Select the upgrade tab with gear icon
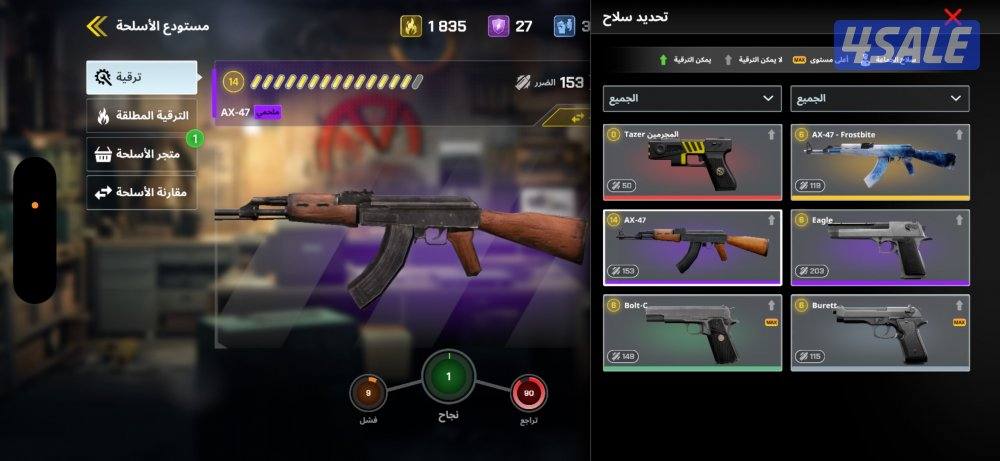This screenshot has height=461, width=1000. 141,78
